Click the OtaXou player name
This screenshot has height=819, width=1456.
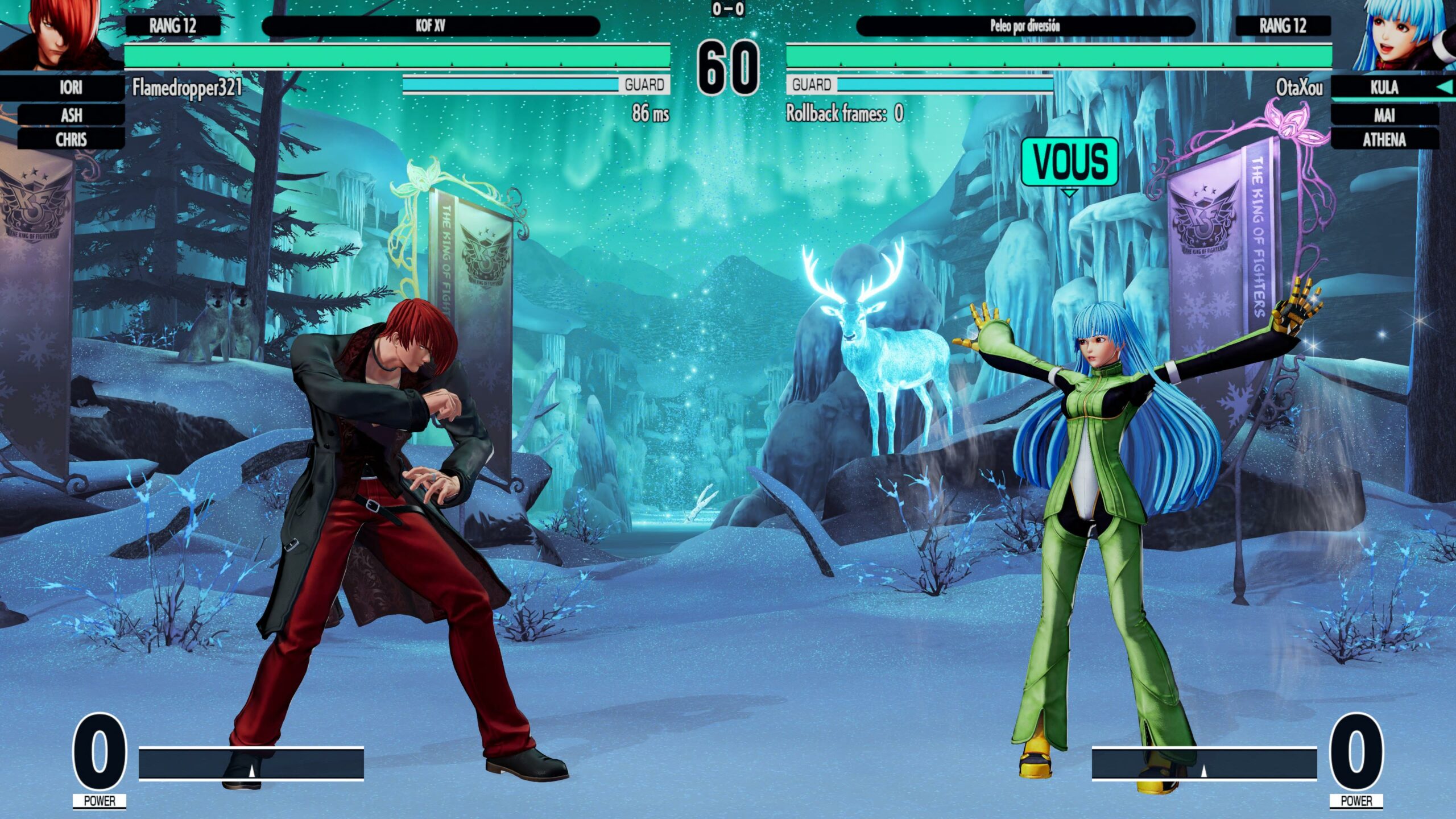coord(1299,88)
